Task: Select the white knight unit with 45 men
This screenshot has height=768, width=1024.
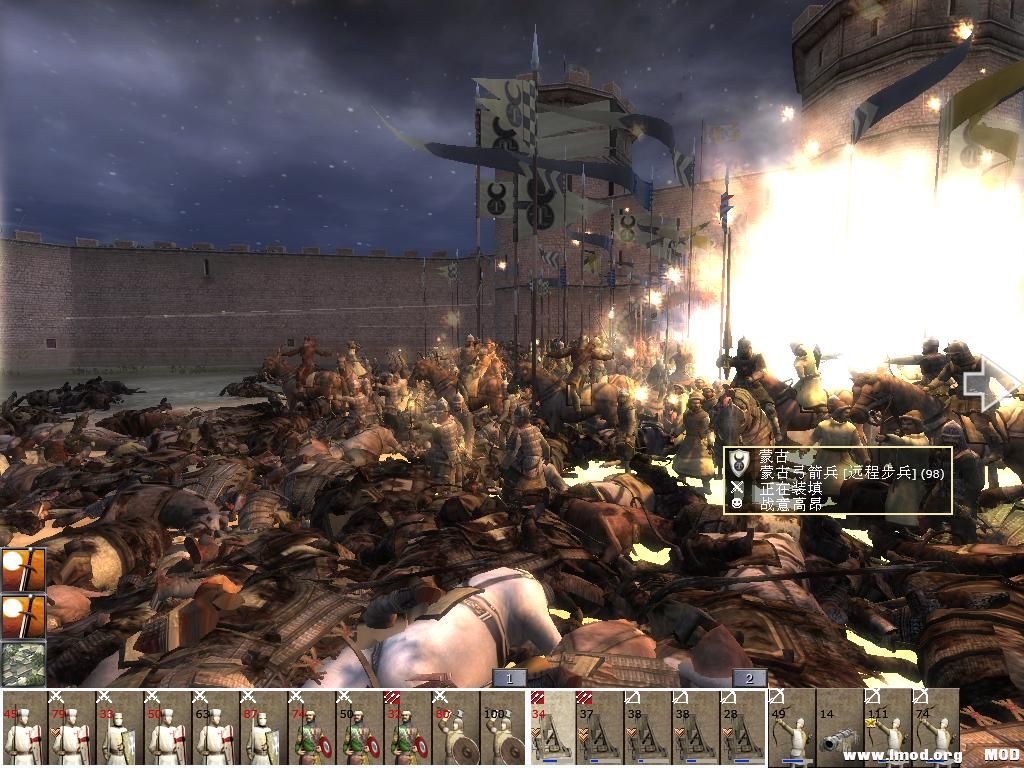Action: [x=24, y=728]
